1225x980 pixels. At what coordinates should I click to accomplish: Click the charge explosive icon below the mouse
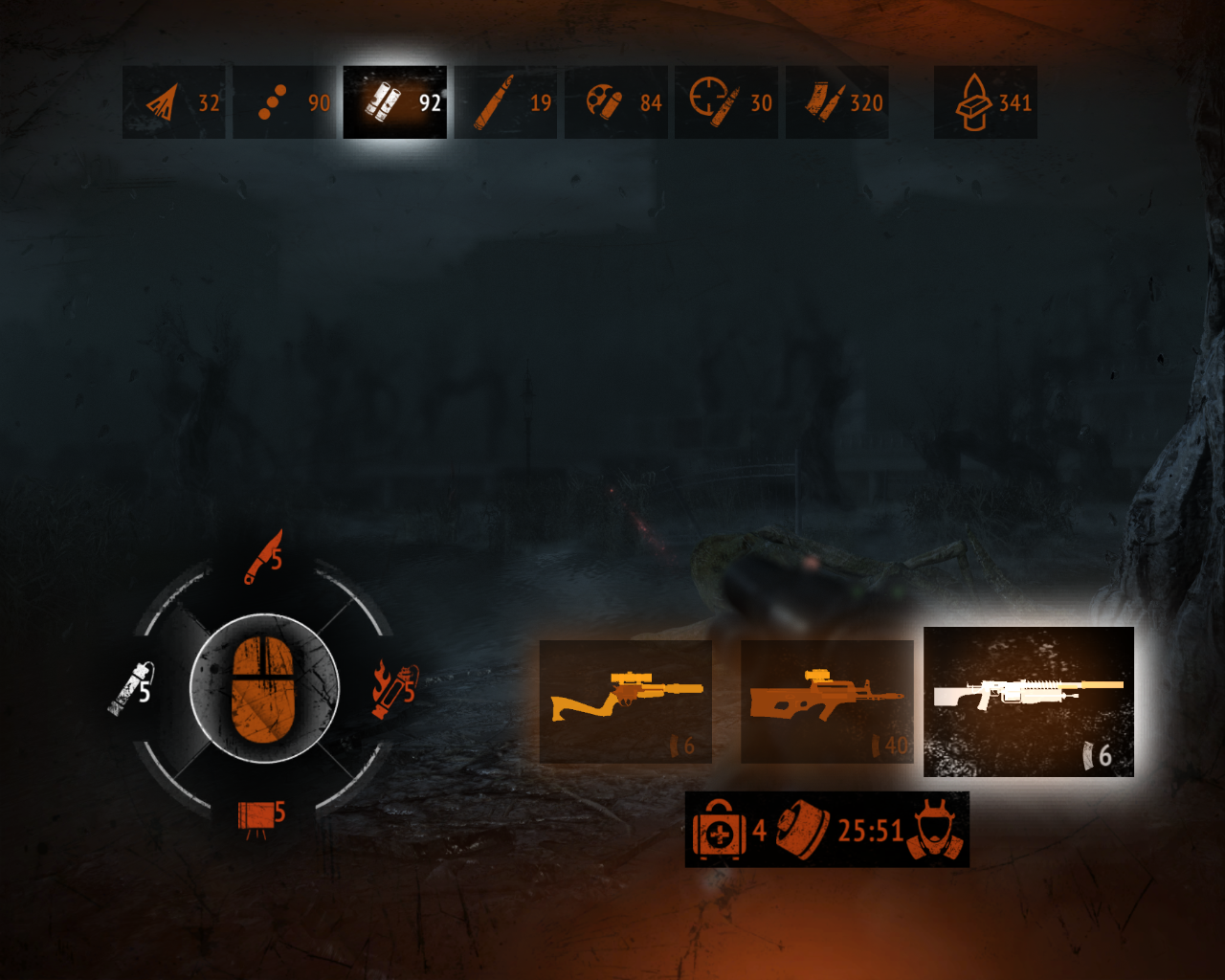pyautogui.click(x=254, y=814)
